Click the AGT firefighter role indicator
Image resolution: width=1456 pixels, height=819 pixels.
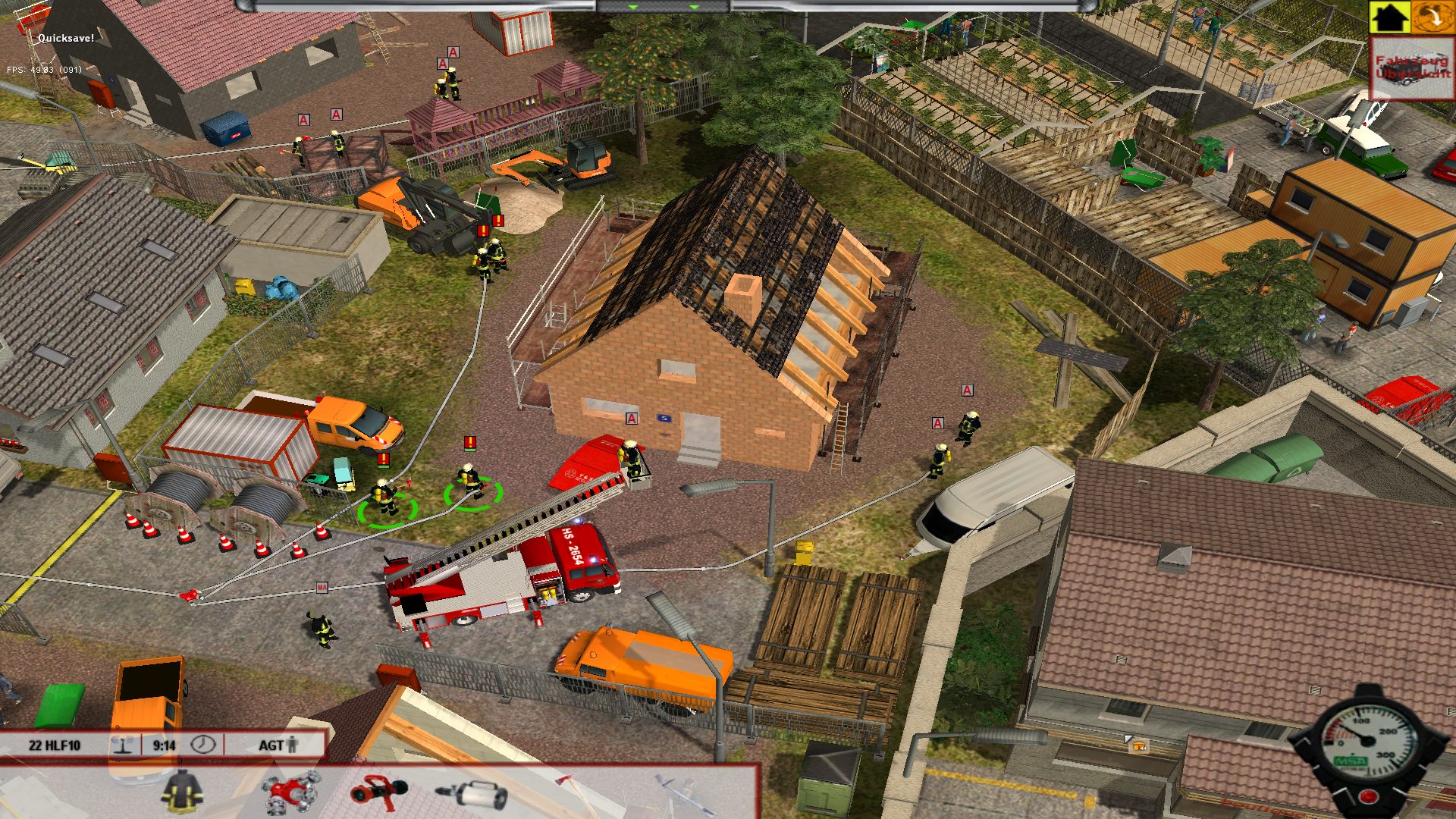[278, 745]
